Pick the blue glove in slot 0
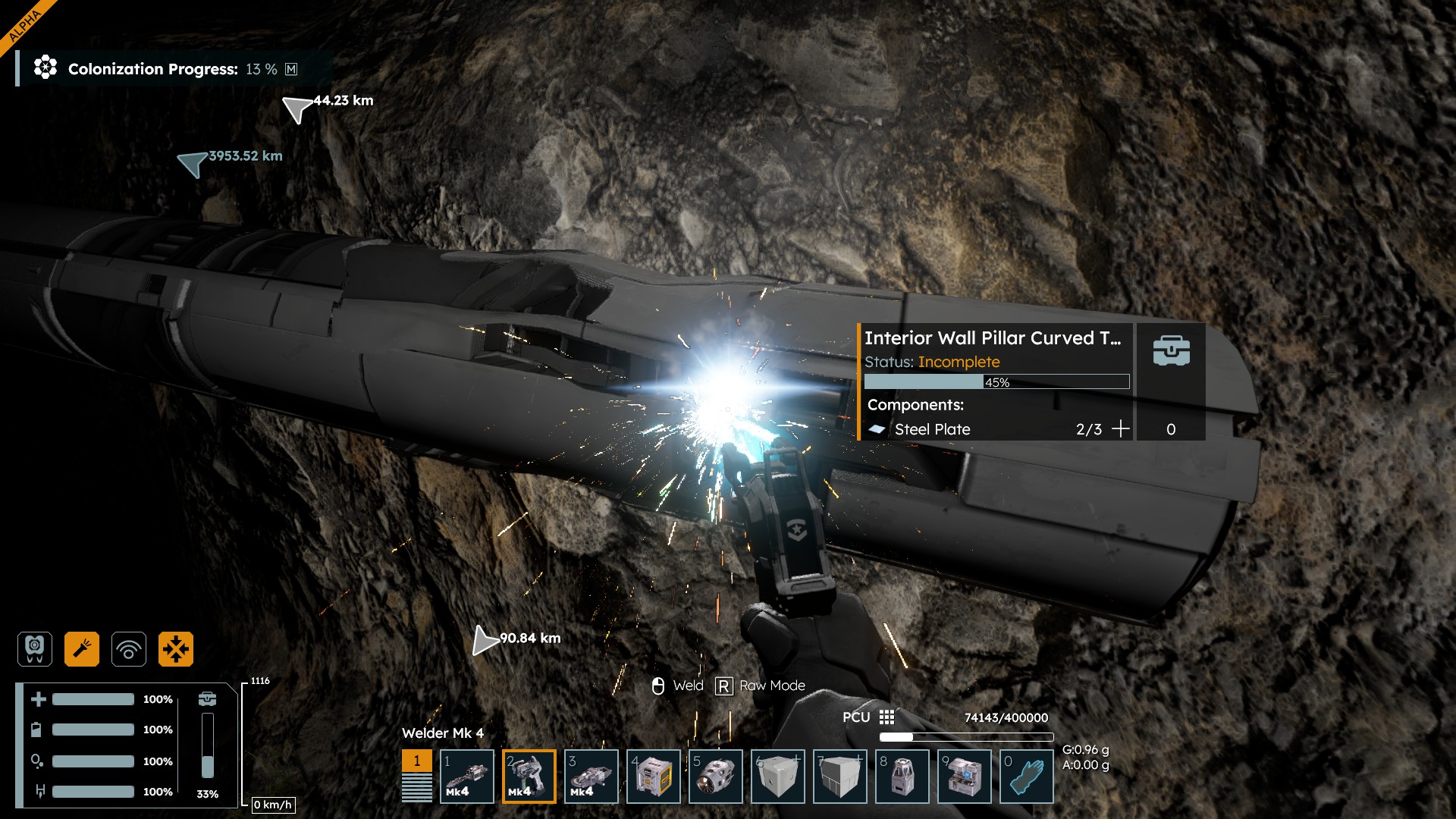This screenshot has height=819, width=1456. click(1027, 777)
